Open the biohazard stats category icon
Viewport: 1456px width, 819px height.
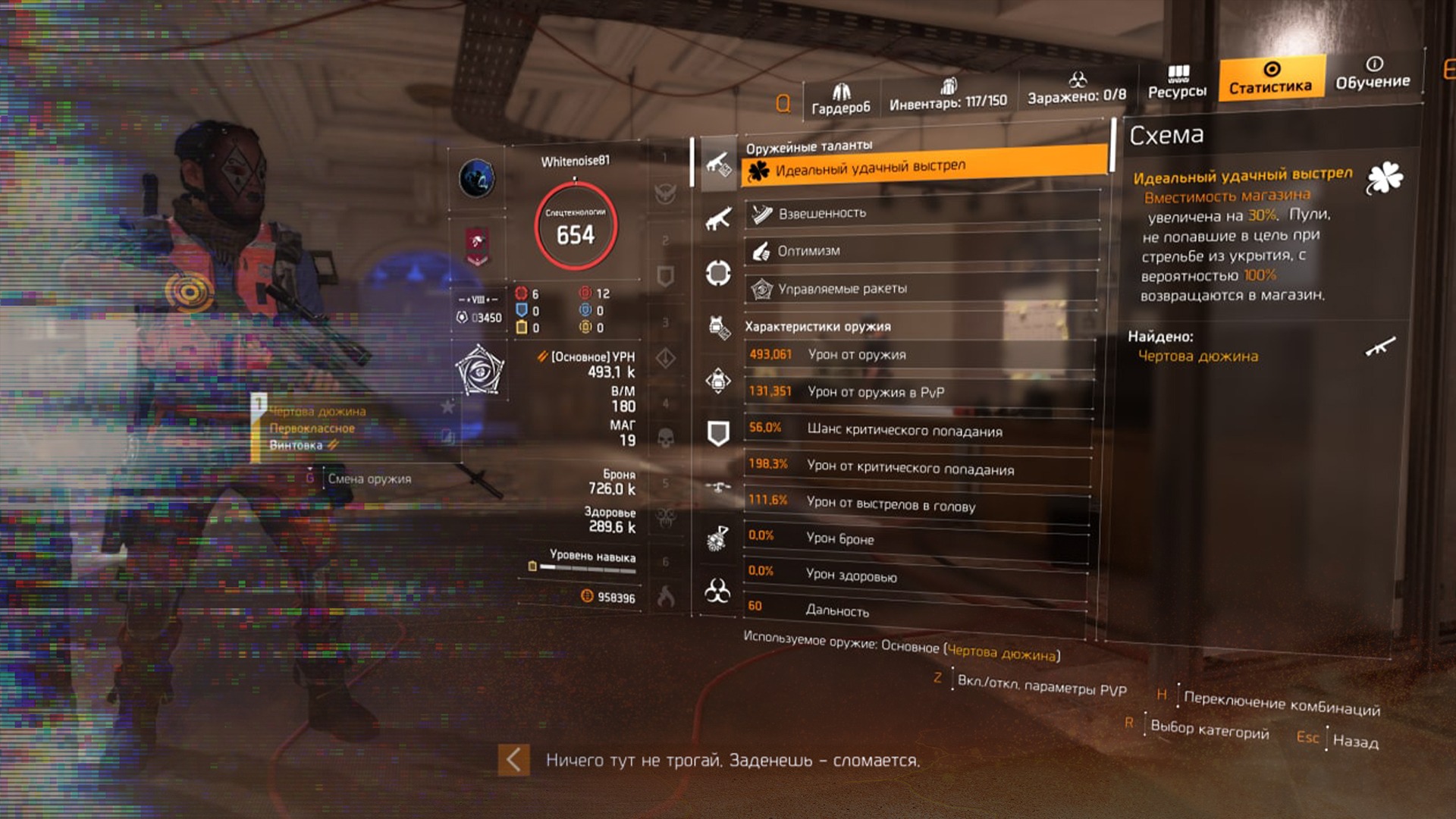[717, 590]
